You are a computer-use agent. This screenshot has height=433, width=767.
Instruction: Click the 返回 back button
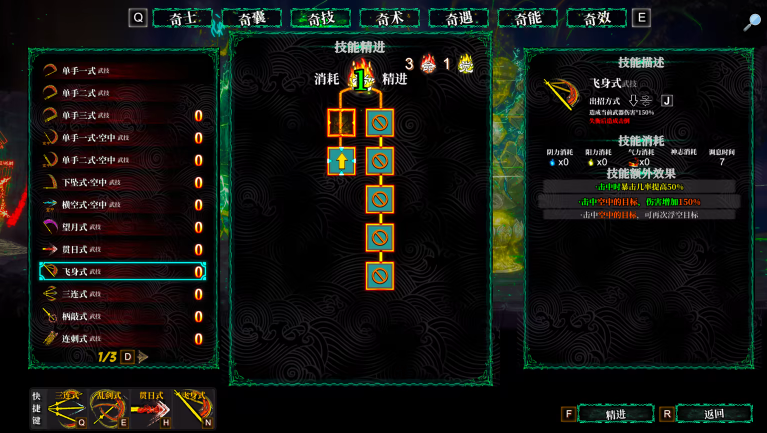(x=713, y=414)
